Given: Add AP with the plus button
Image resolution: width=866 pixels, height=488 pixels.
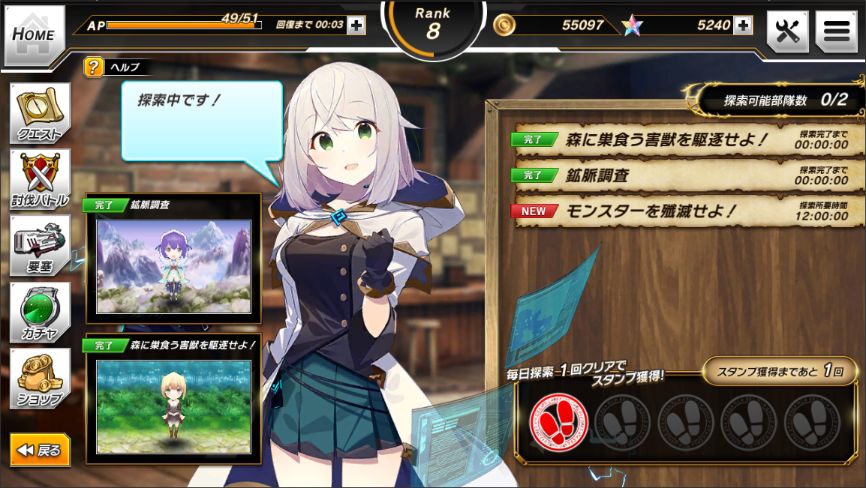Looking at the screenshot, I should (x=356, y=25).
